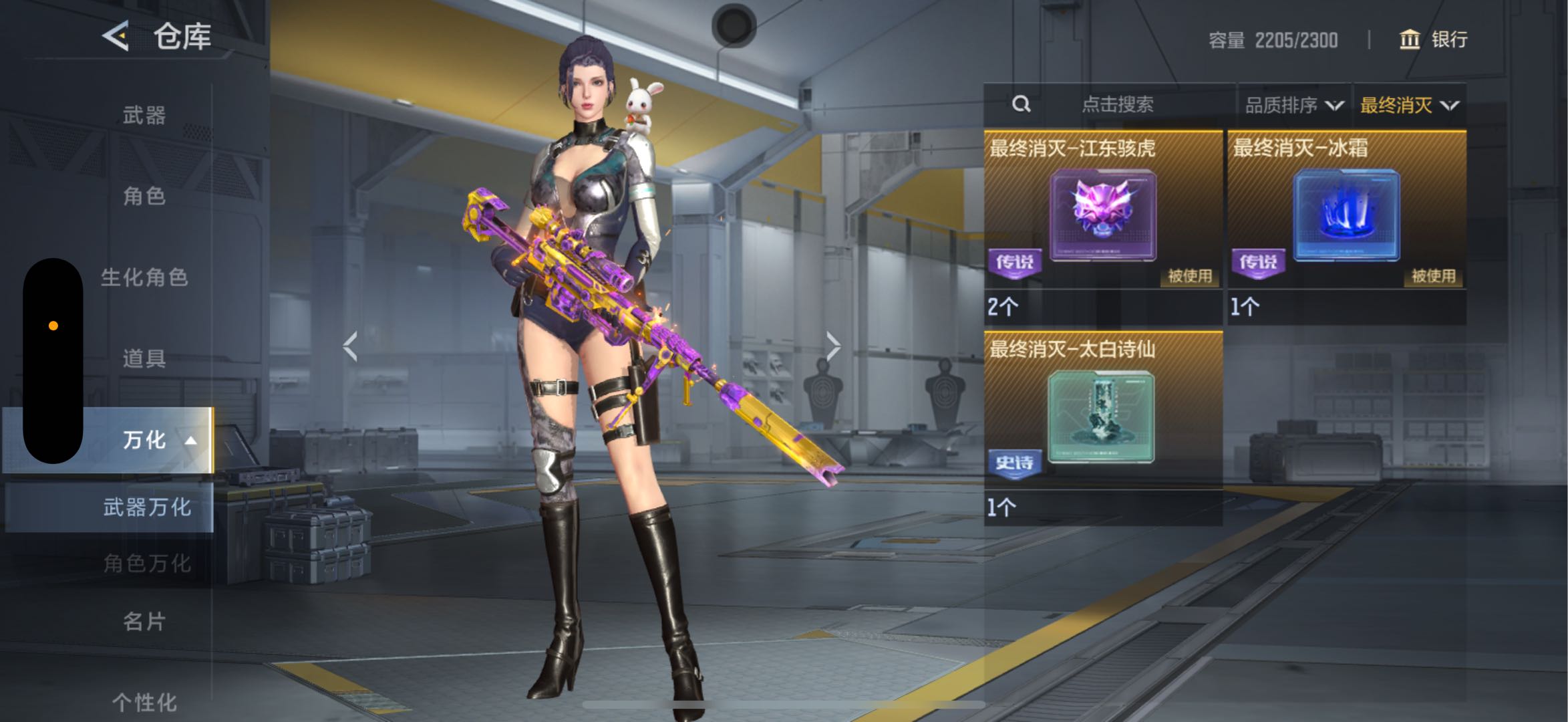This screenshot has height=722, width=1568.
Task: Open the 最终消灭 filter dropdown
Action: coord(1409,106)
